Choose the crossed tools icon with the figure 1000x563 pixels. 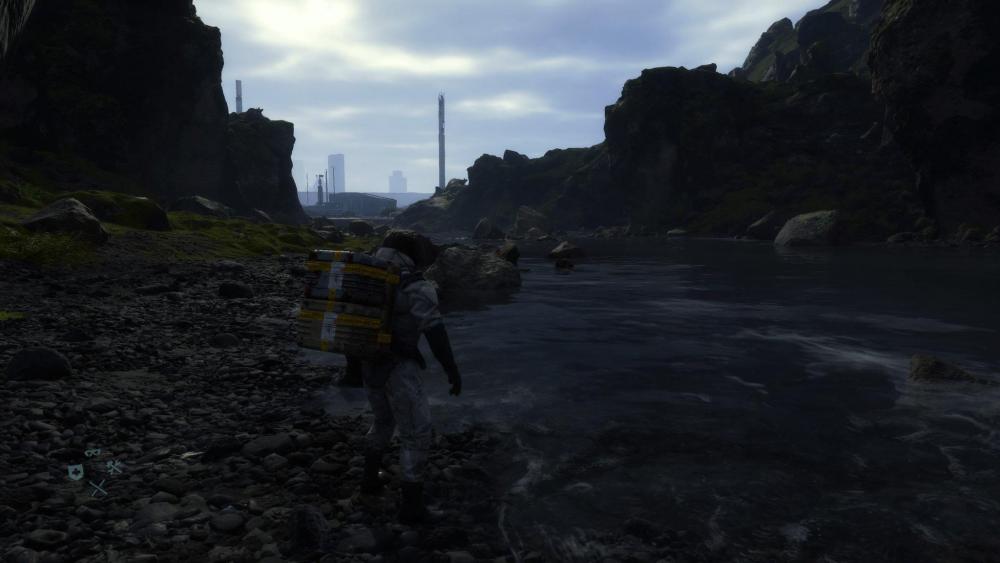tap(114, 466)
